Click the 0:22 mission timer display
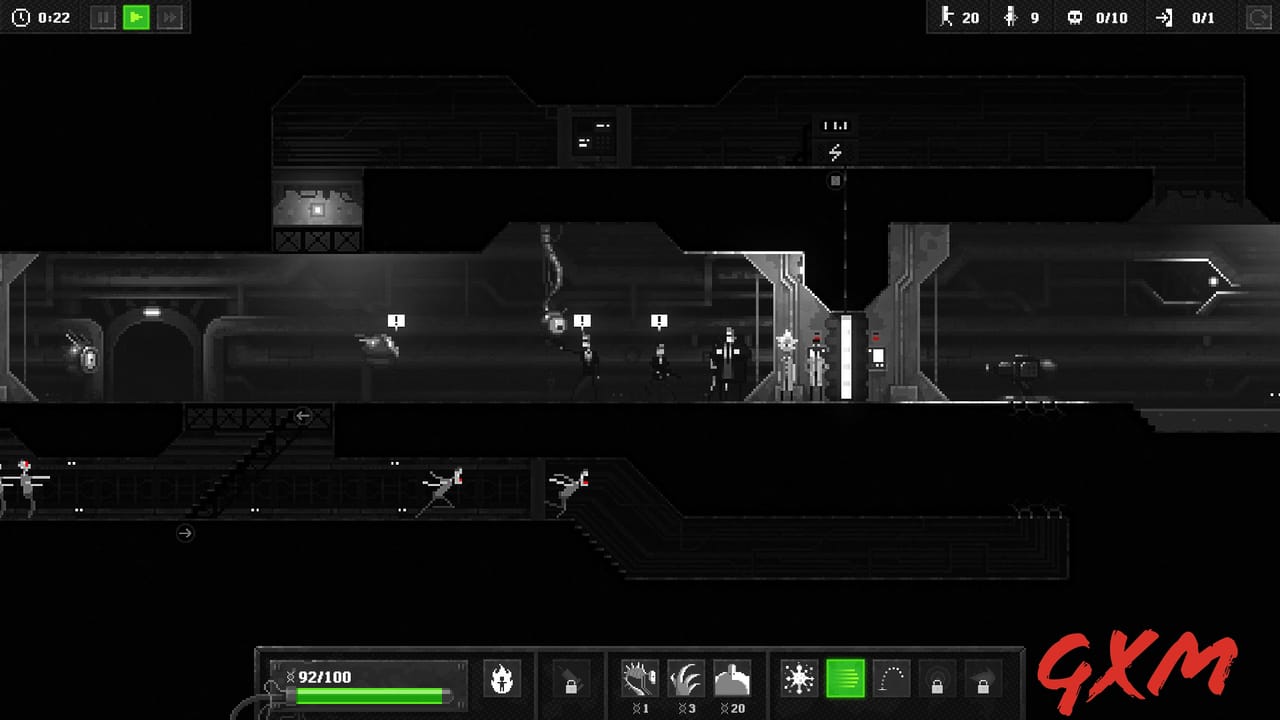This screenshot has height=720, width=1280. click(42, 17)
